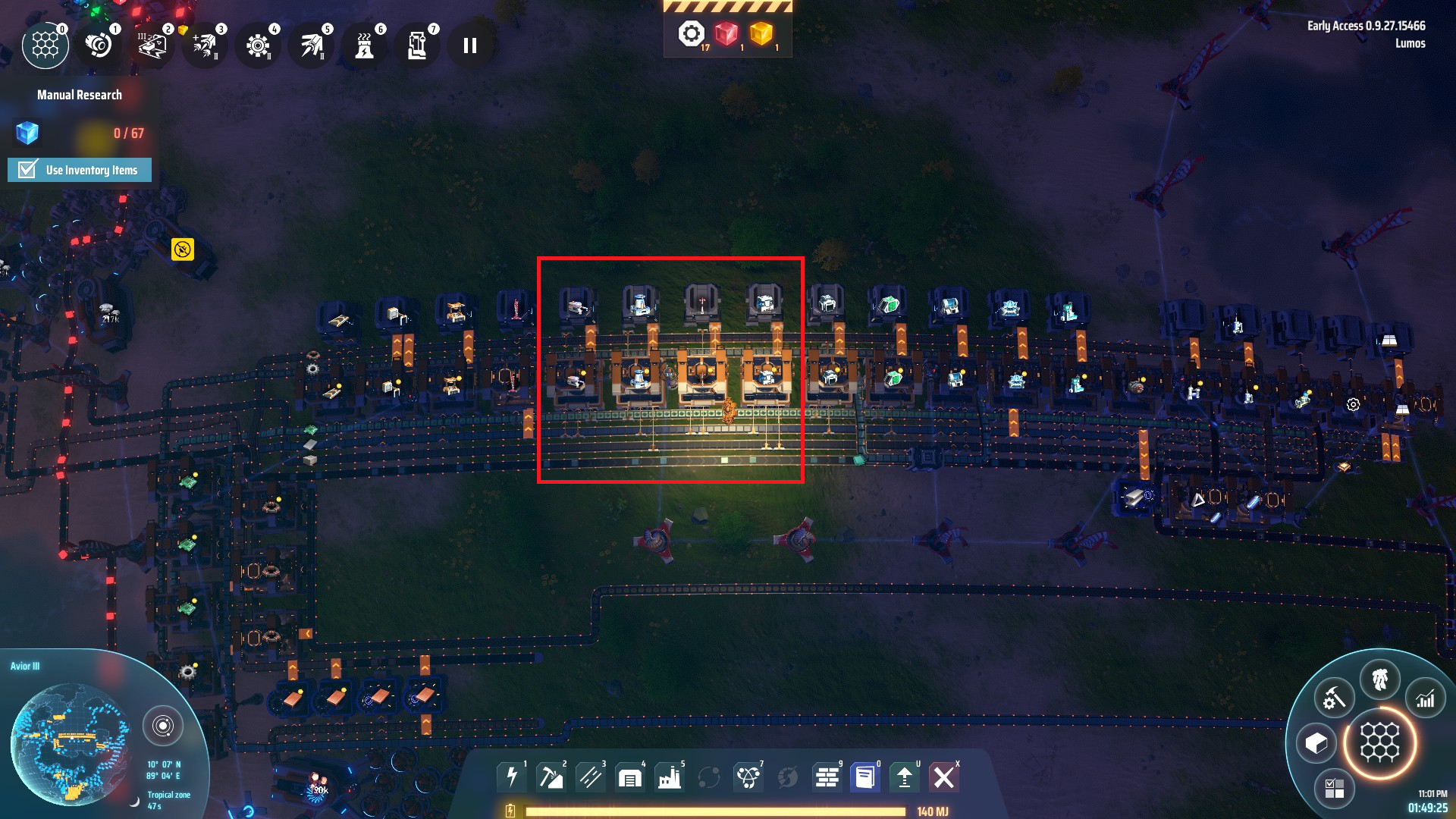Open the power category in the build bar
The image size is (1456, 819).
[512, 777]
